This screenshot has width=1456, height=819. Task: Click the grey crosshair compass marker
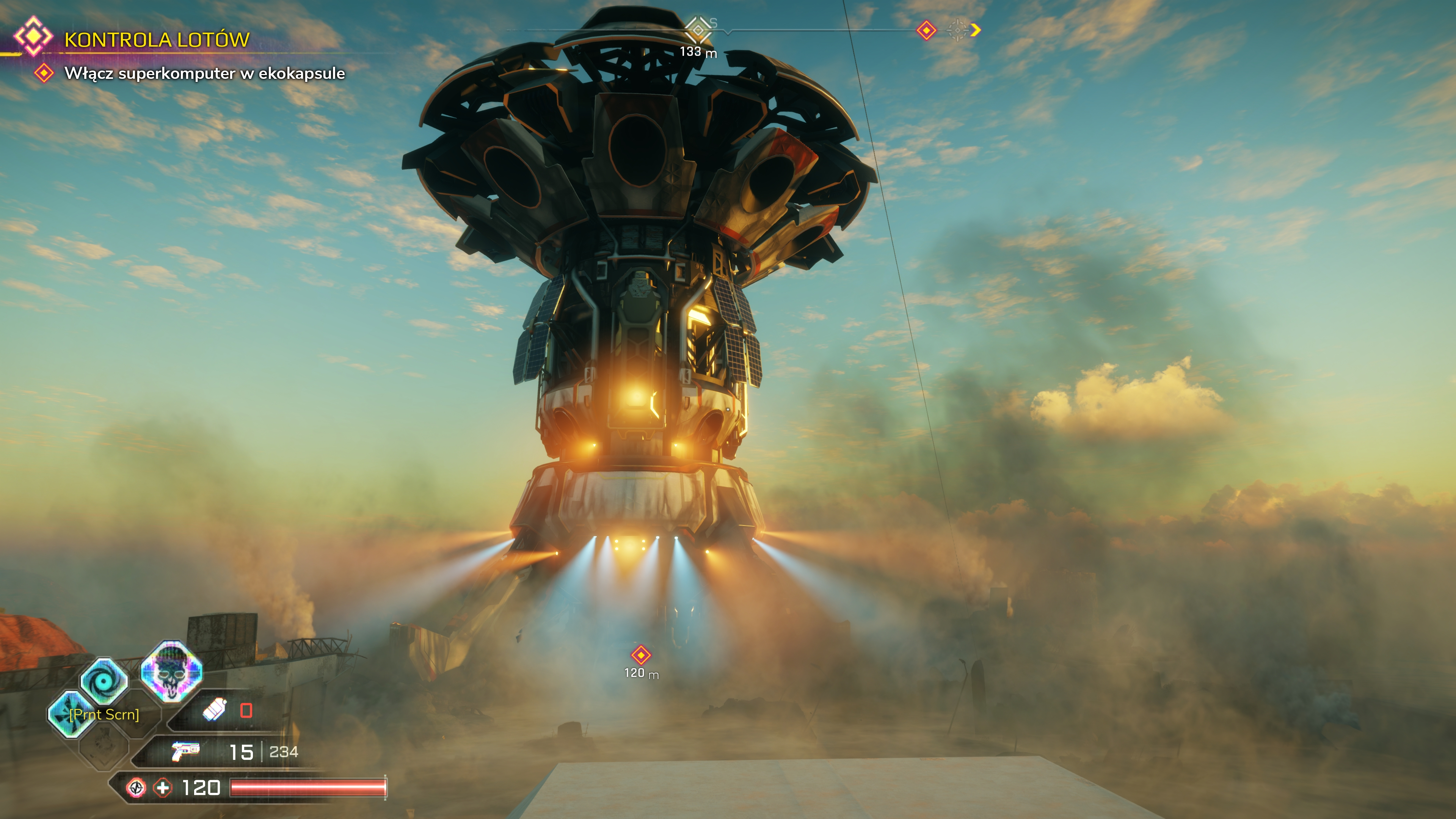[956, 30]
